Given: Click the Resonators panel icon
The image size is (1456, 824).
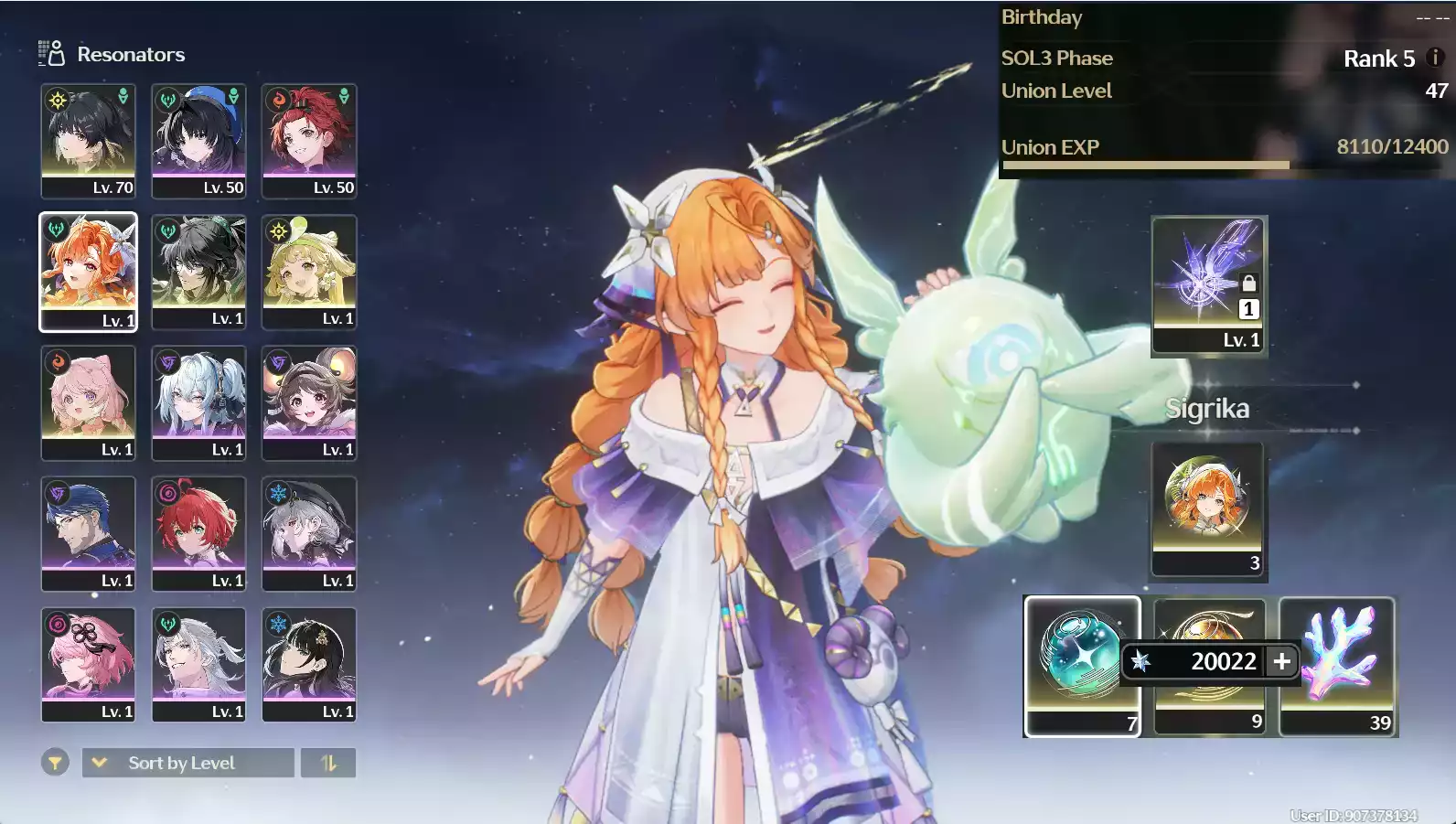Looking at the screenshot, I should point(50,53).
